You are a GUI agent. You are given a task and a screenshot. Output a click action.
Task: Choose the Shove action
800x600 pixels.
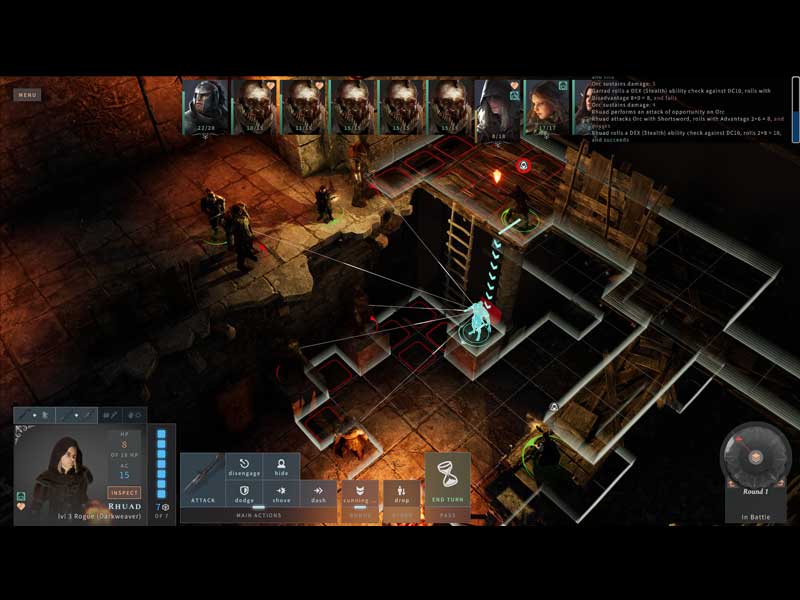coord(282,494)
